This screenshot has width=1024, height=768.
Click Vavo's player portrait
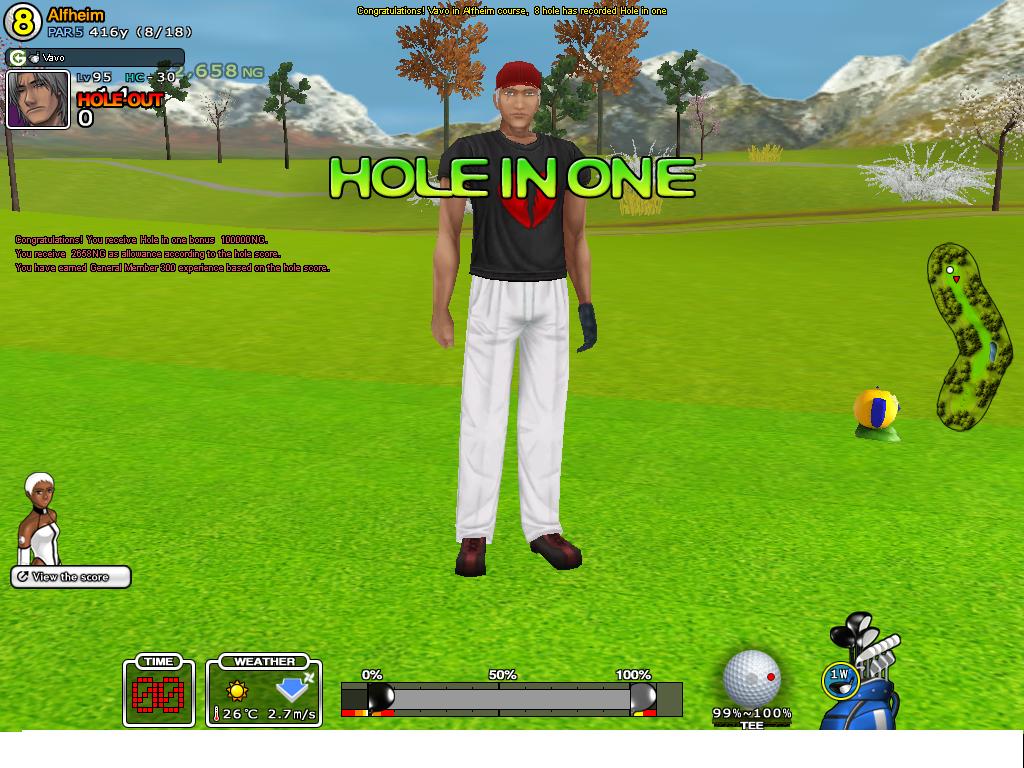click(x=38, y=99)
